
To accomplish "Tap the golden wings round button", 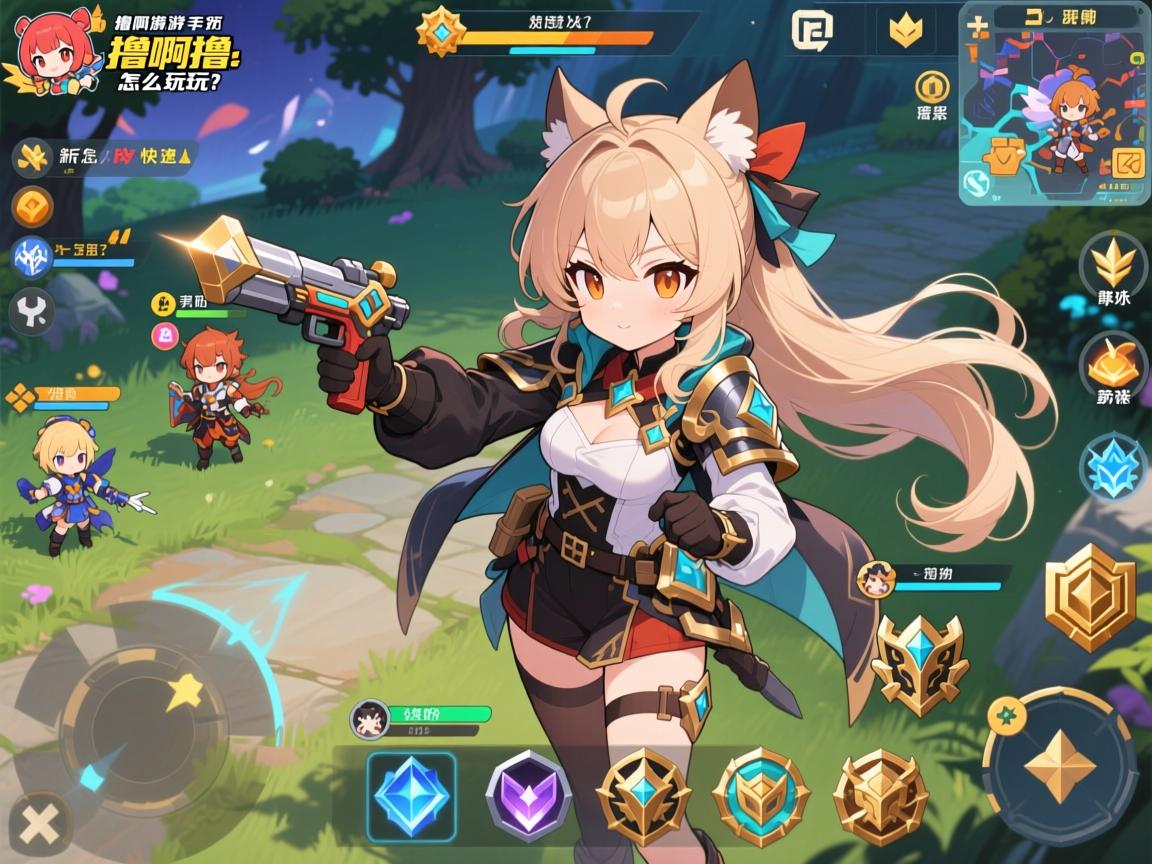I will coord(1113,262).
